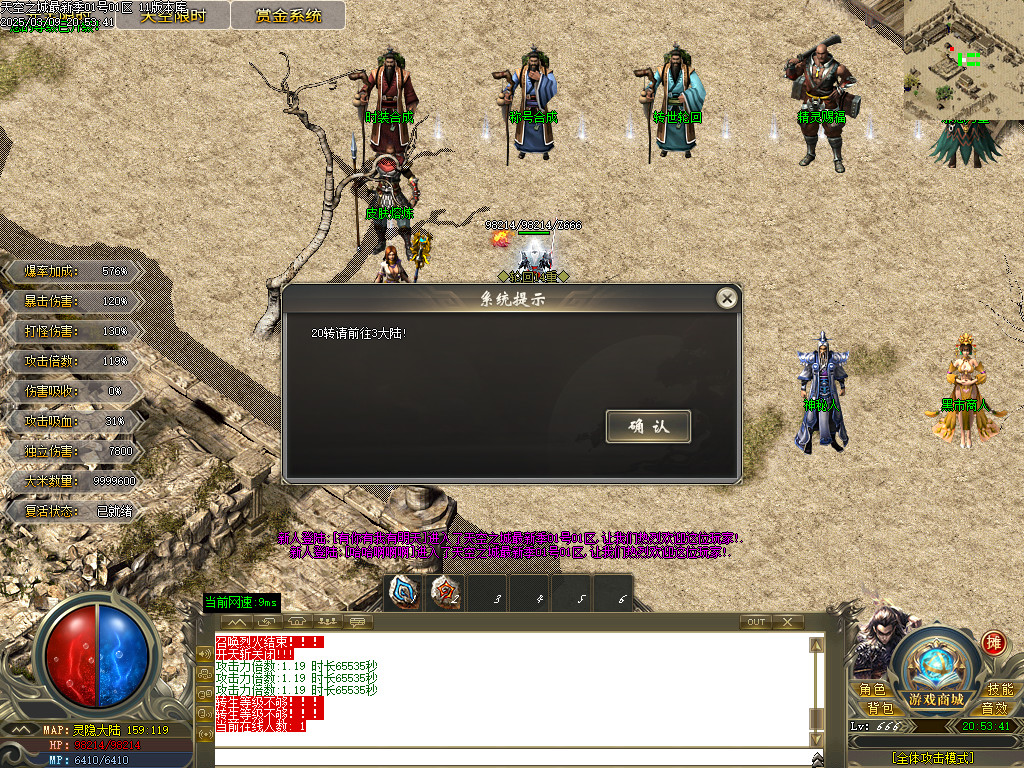Viewport: 1024px width, 768px height.
Task: Close the chat panel with X
Action: point(788,622)
